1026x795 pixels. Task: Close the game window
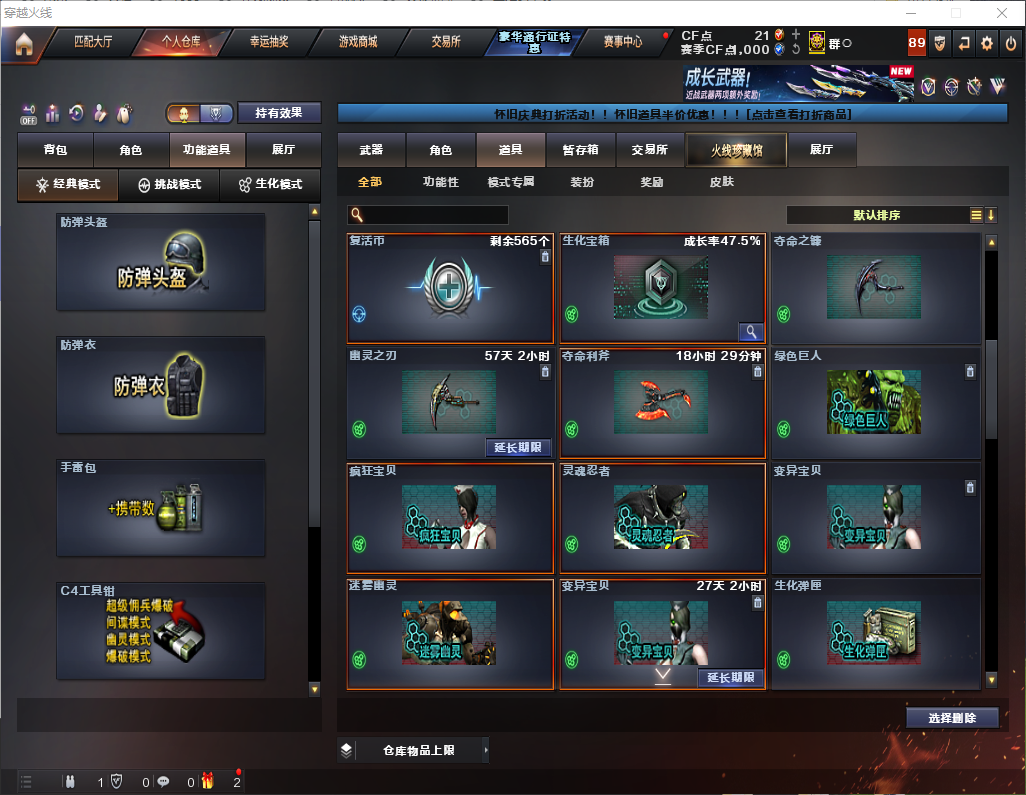tap(1001, 13)
